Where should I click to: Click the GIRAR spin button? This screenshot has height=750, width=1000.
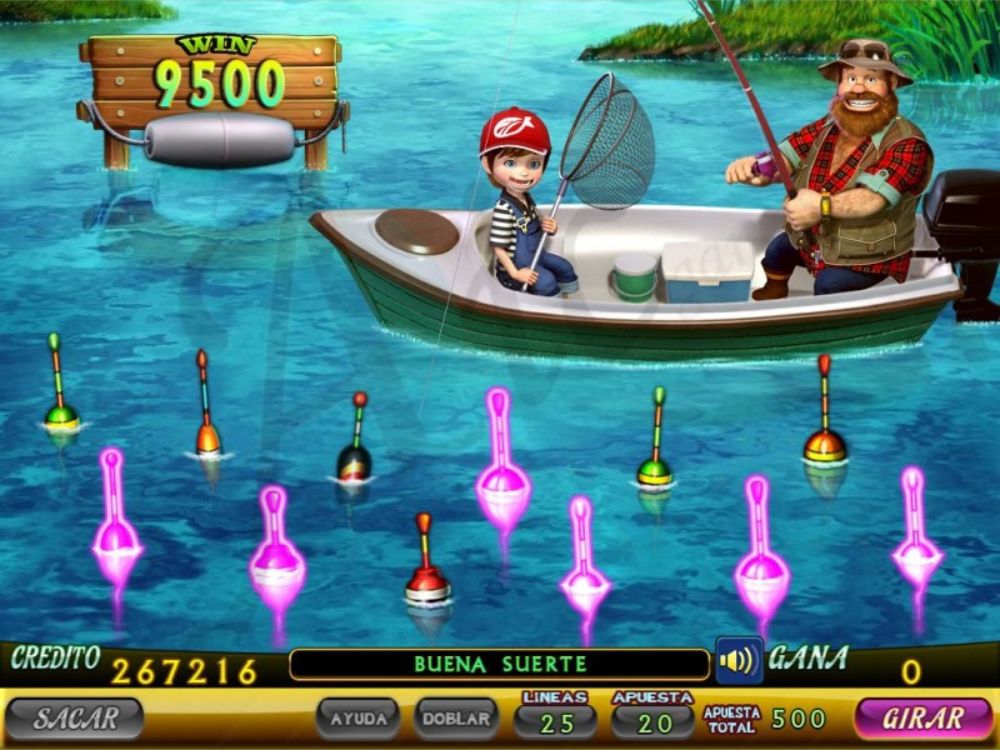coord(923,718)
